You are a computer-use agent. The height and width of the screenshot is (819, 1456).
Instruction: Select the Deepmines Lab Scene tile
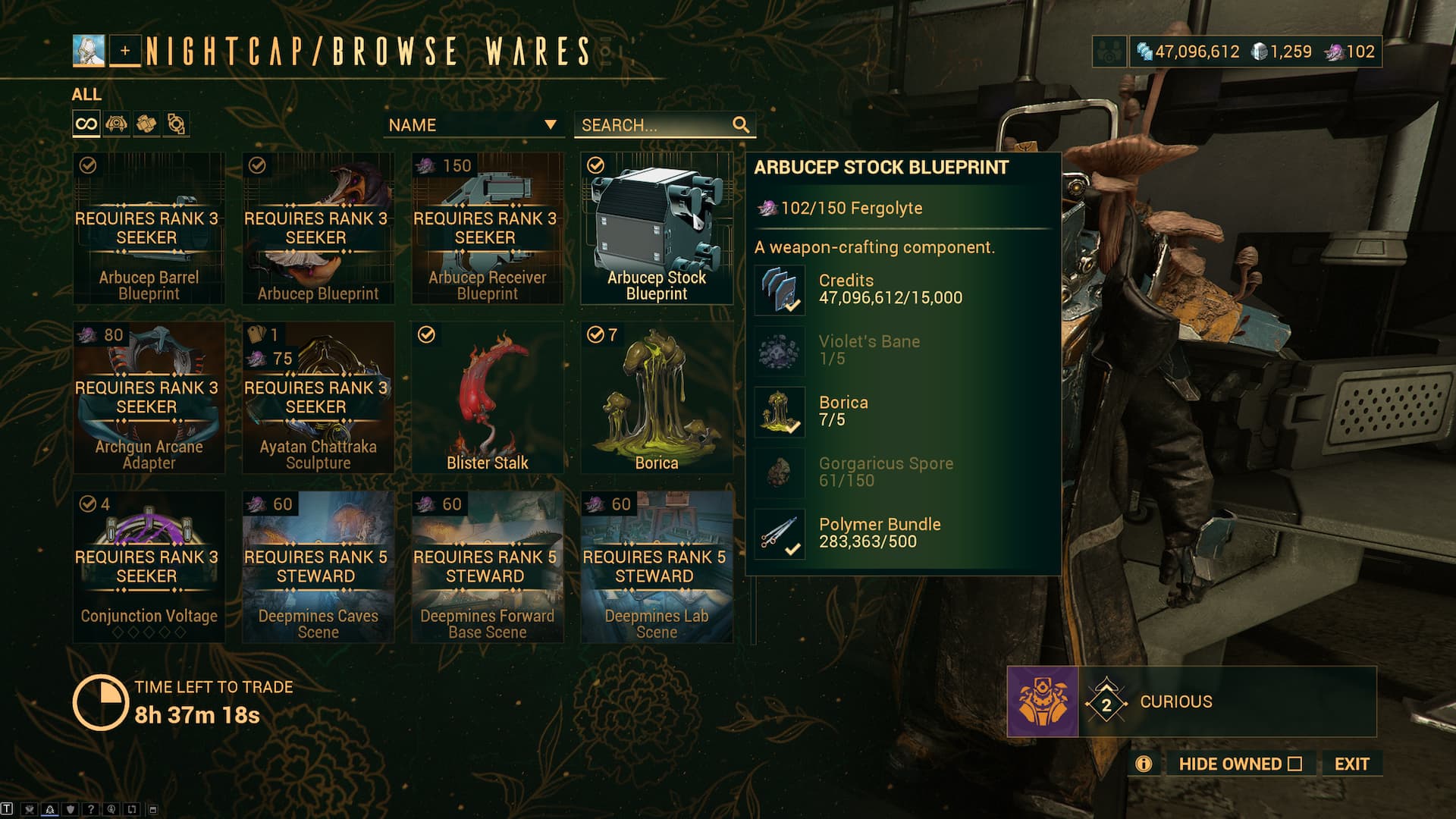tap(656, 566)
